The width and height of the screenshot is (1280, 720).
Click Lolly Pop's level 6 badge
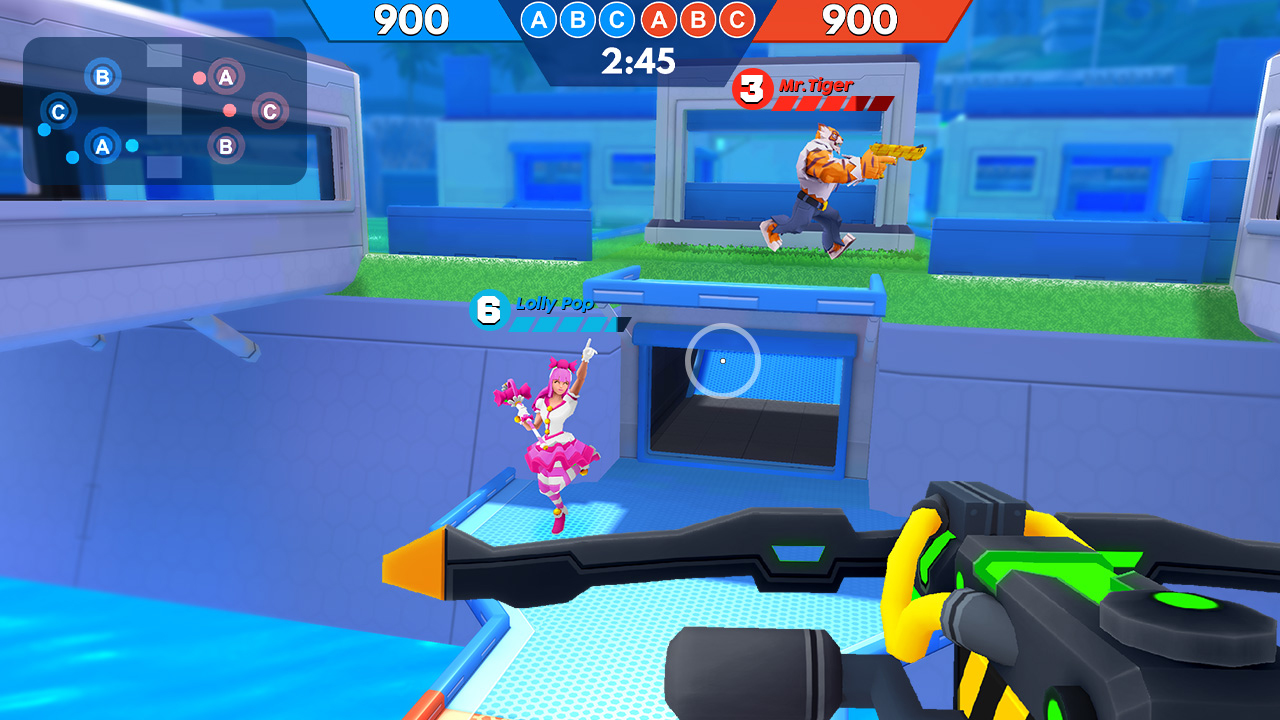[487, 308]
